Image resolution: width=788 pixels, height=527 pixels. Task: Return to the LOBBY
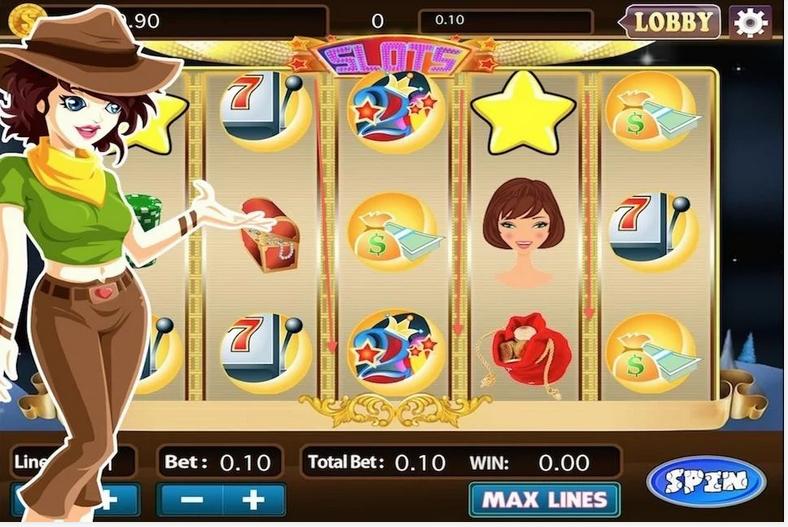(673, 21)
